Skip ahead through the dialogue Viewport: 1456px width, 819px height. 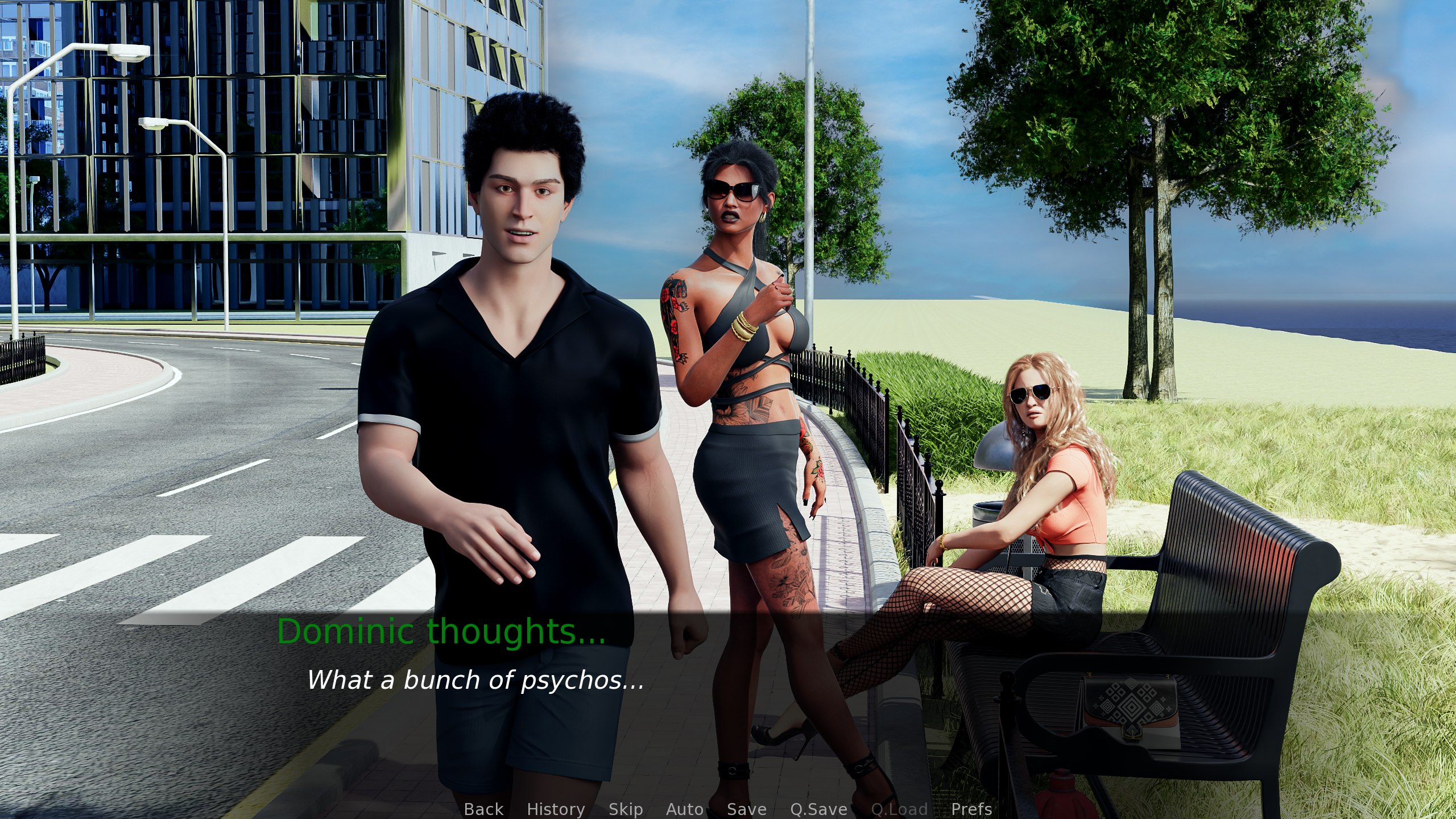[626, 809]
